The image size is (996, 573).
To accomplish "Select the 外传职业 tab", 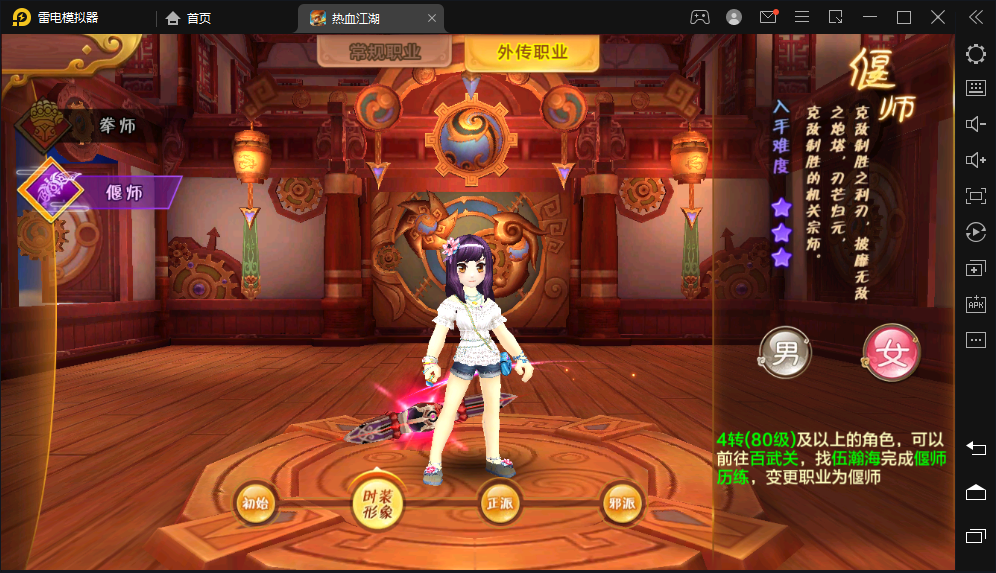I will coord(531,53).
